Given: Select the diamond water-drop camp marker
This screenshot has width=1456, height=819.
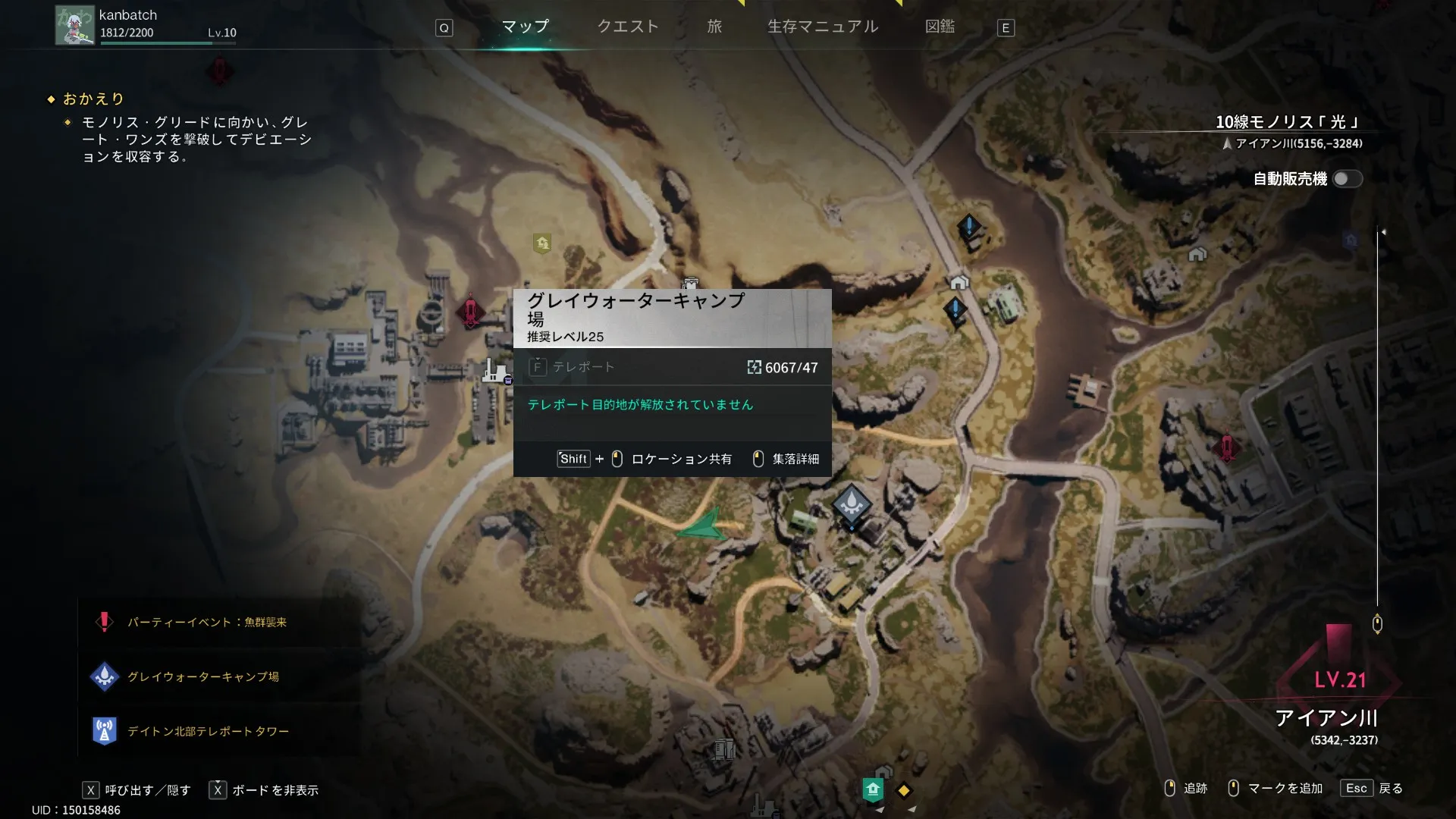Looking at the screenshot, I should (x=851, y=503).
